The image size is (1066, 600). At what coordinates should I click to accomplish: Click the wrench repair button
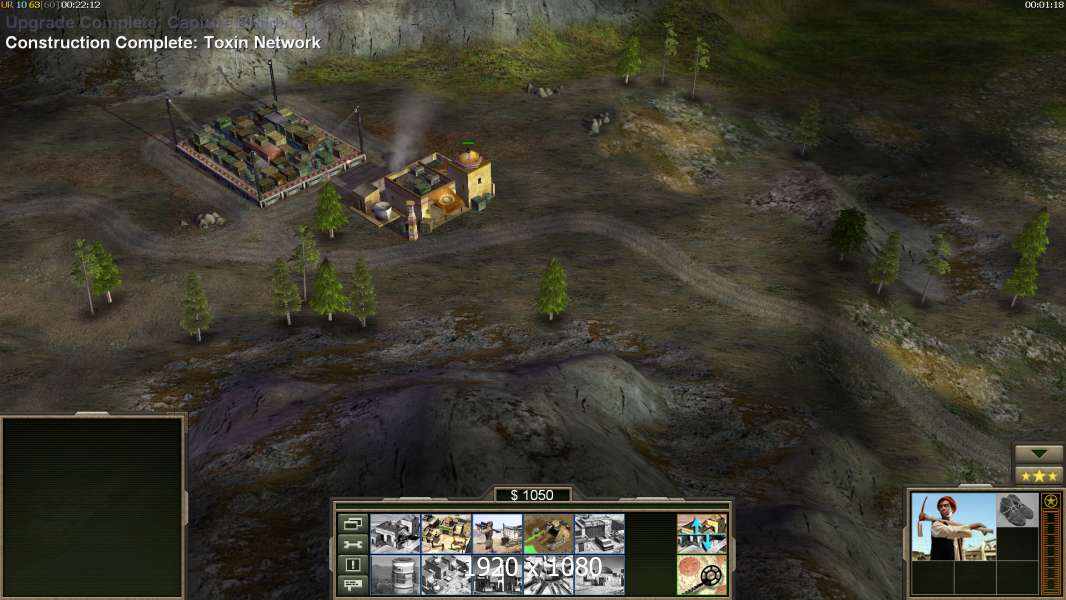[x=352, y=544]
